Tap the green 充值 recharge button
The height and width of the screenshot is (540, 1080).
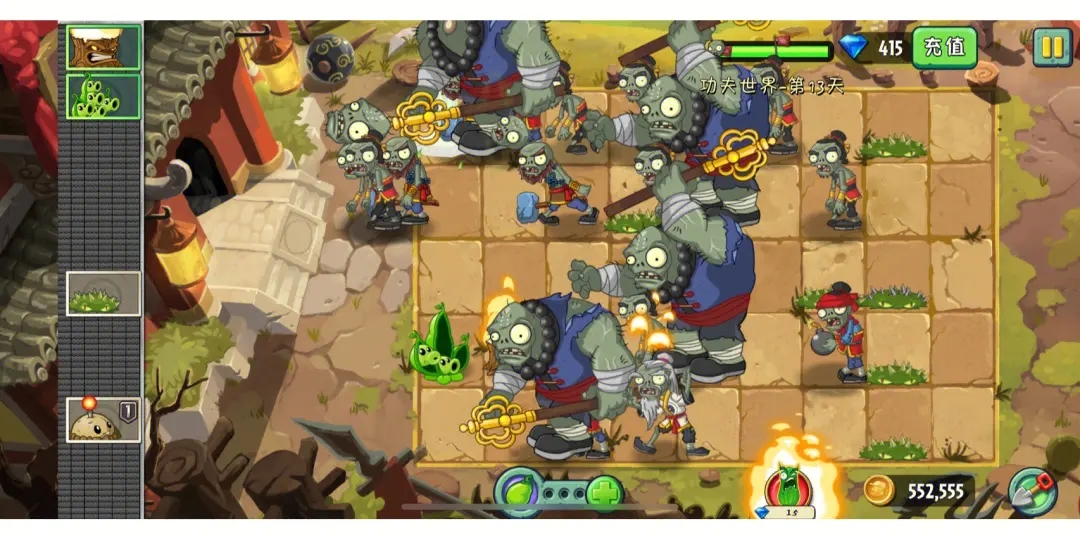click(x=944, y=47)
